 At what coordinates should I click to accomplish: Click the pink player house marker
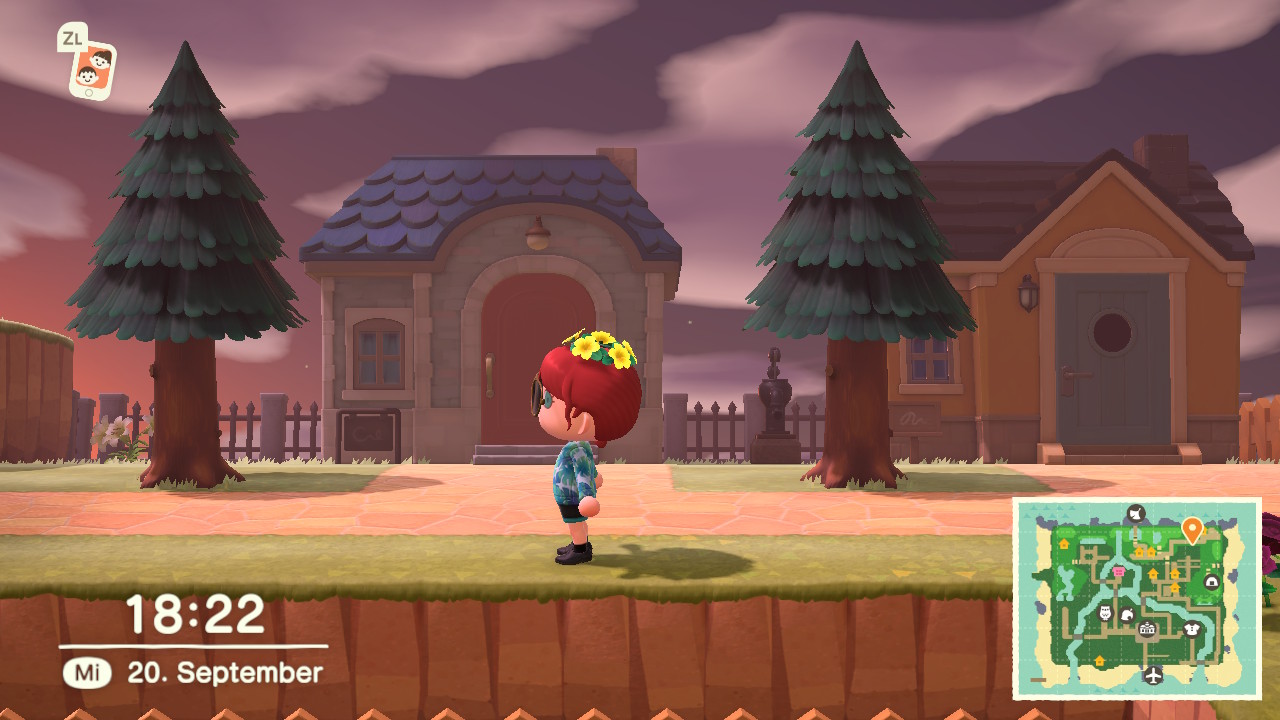(1118, 571)
